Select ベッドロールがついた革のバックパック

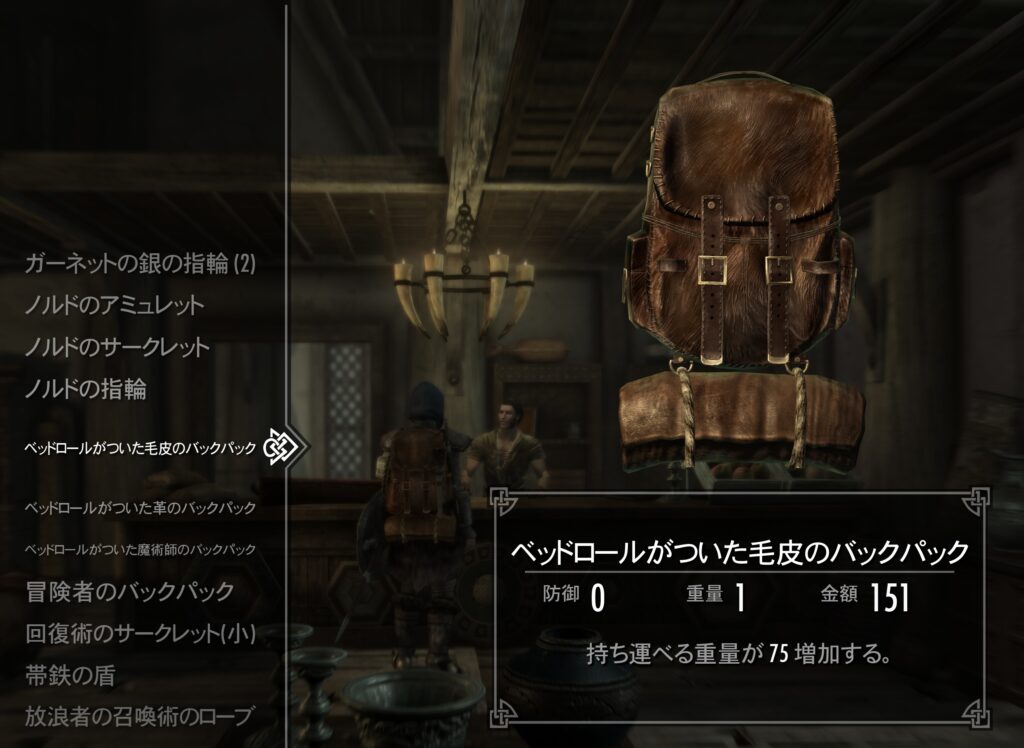141,508
